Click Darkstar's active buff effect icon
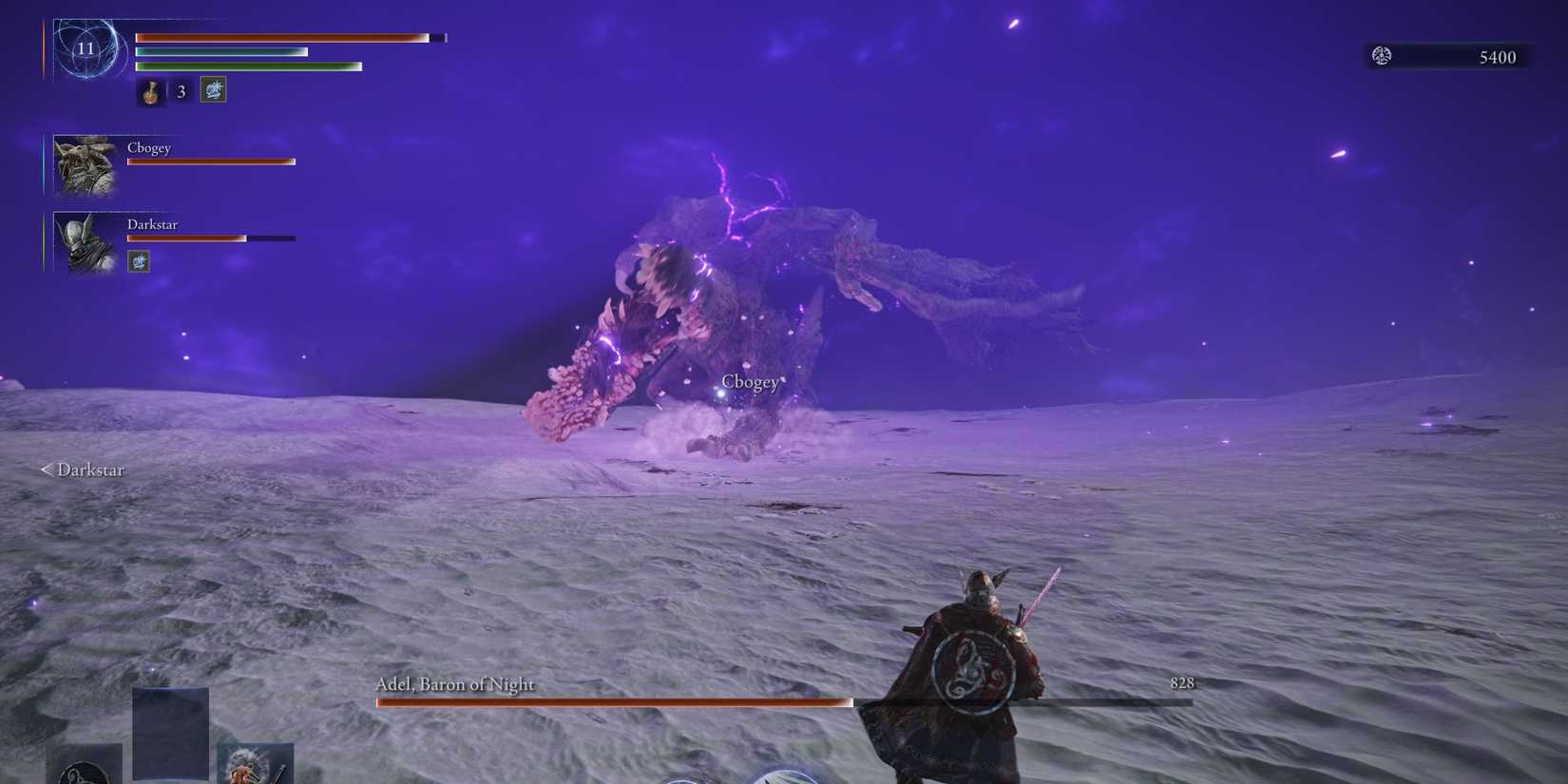Viewport: 1568px width, 784px height. coord(139,260)
